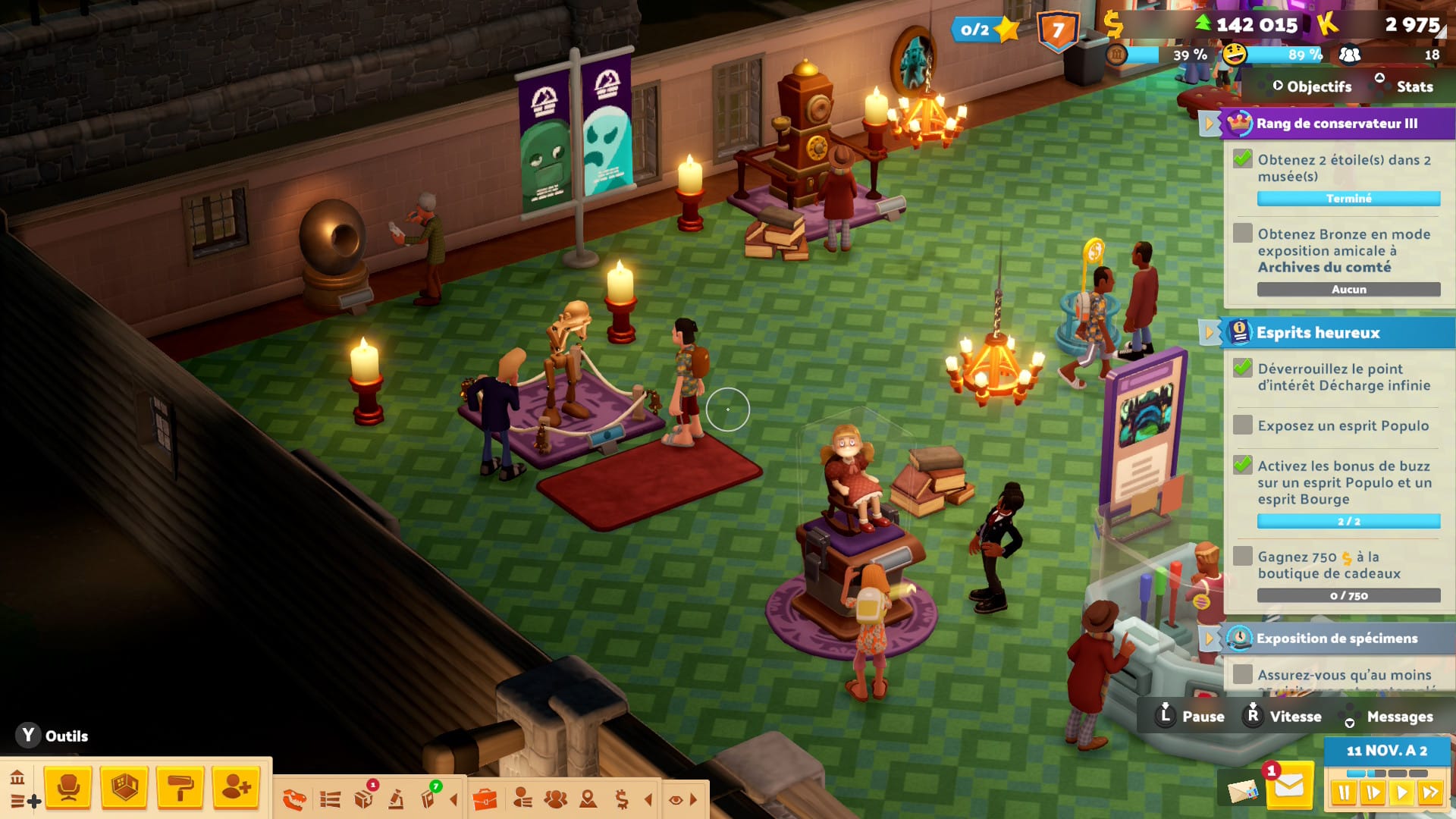Collapse the Esprits heureux objective section

click(1209, 333)
